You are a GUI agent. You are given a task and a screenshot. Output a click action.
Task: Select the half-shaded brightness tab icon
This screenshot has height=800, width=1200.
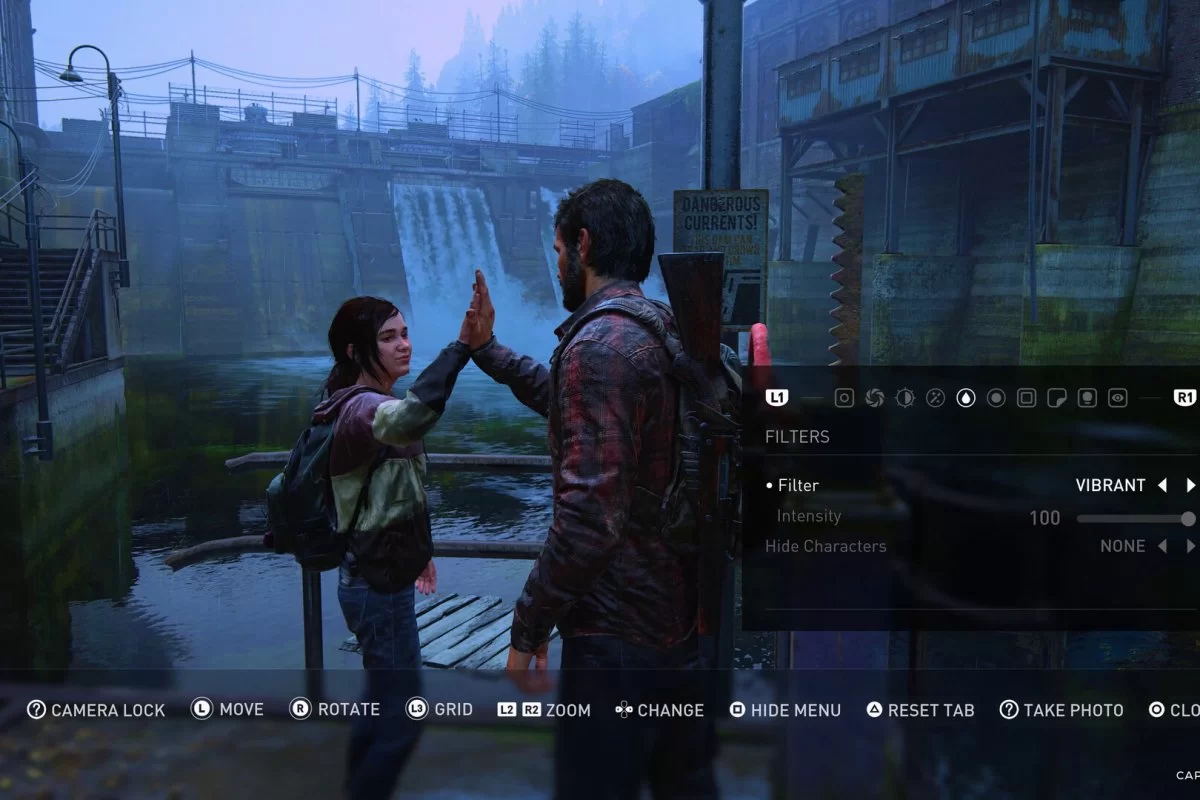pos(905,398)
